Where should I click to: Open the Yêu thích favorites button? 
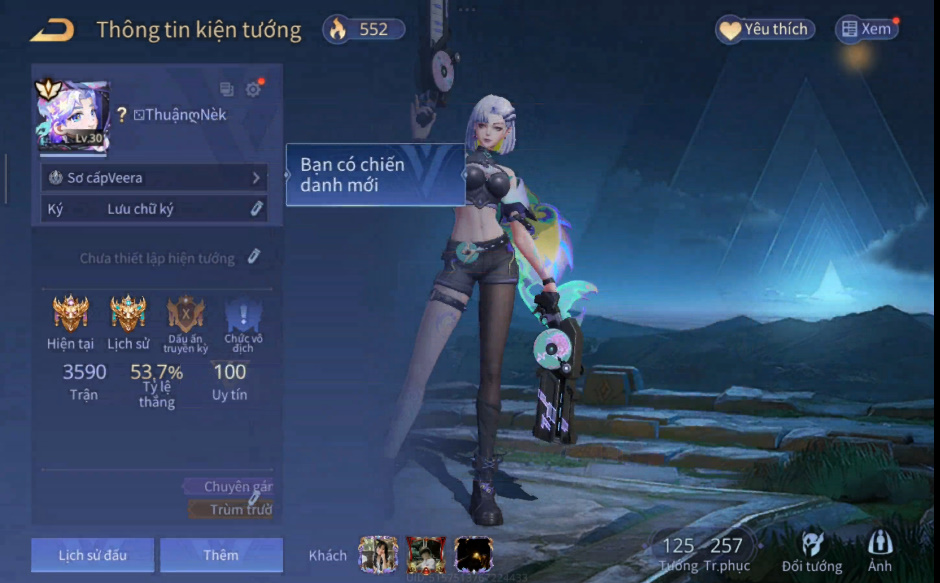coord(765,30)
